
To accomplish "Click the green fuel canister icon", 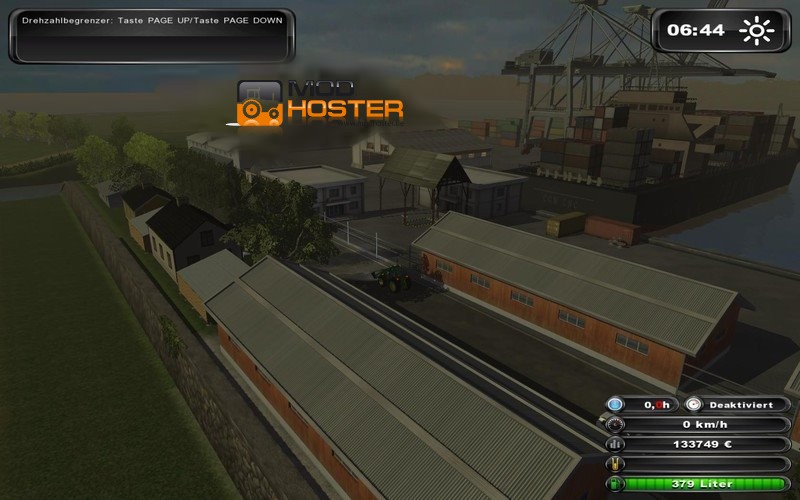I will coord(616,484).
